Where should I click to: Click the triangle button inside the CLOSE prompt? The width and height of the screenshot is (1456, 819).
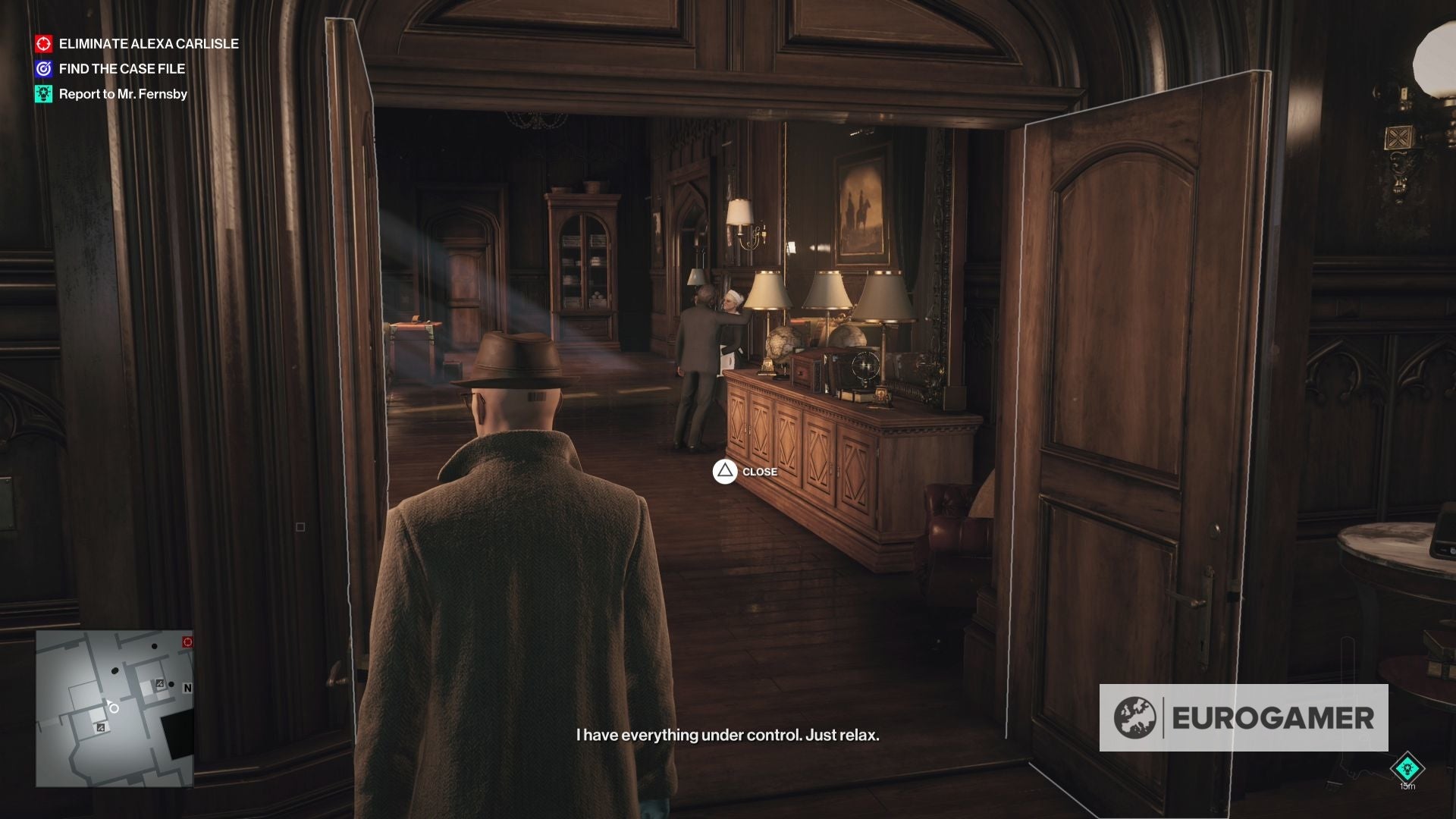pyautogui.click(x=726, y=472)
